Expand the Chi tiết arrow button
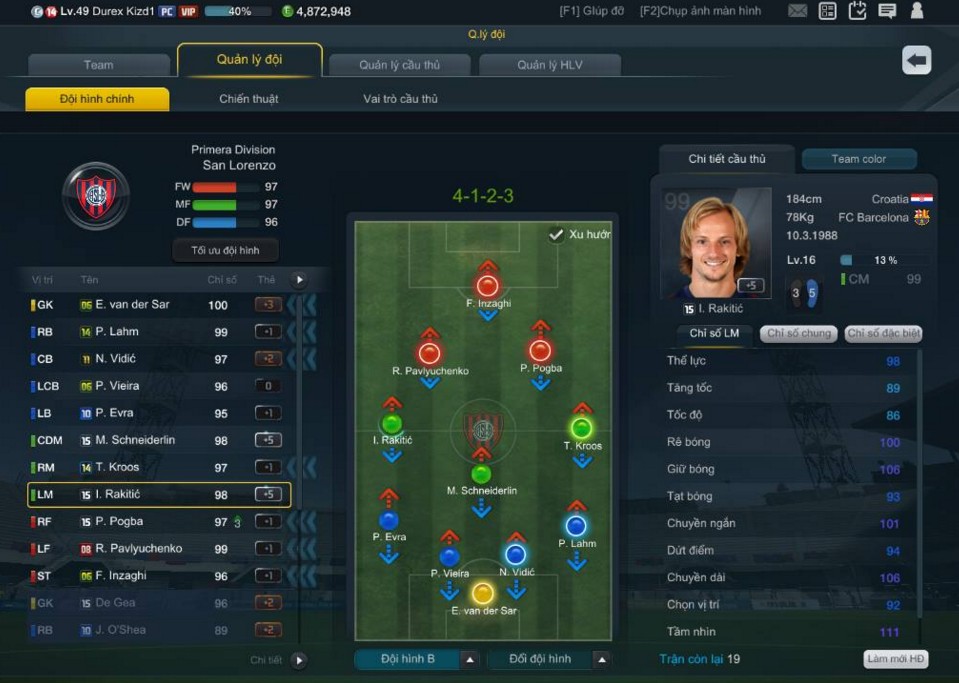Image resolution: width=959 pixels, height=683 pixels. point(299,660)
